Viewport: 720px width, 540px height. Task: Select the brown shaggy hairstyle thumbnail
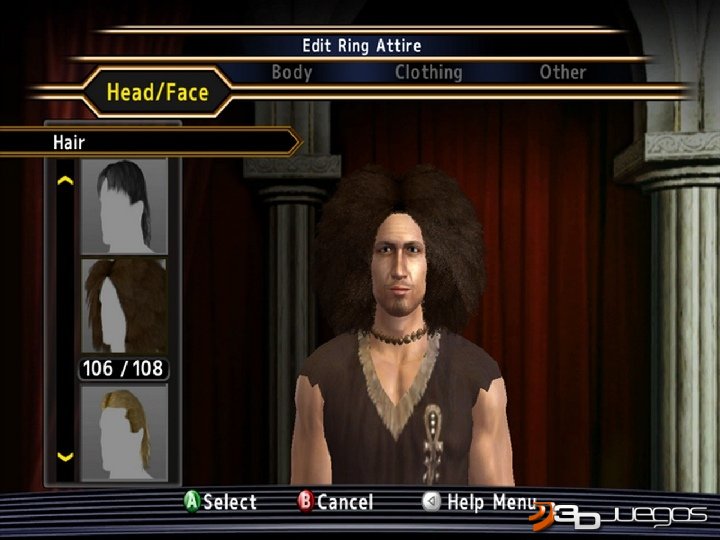(x=124, y=306)
